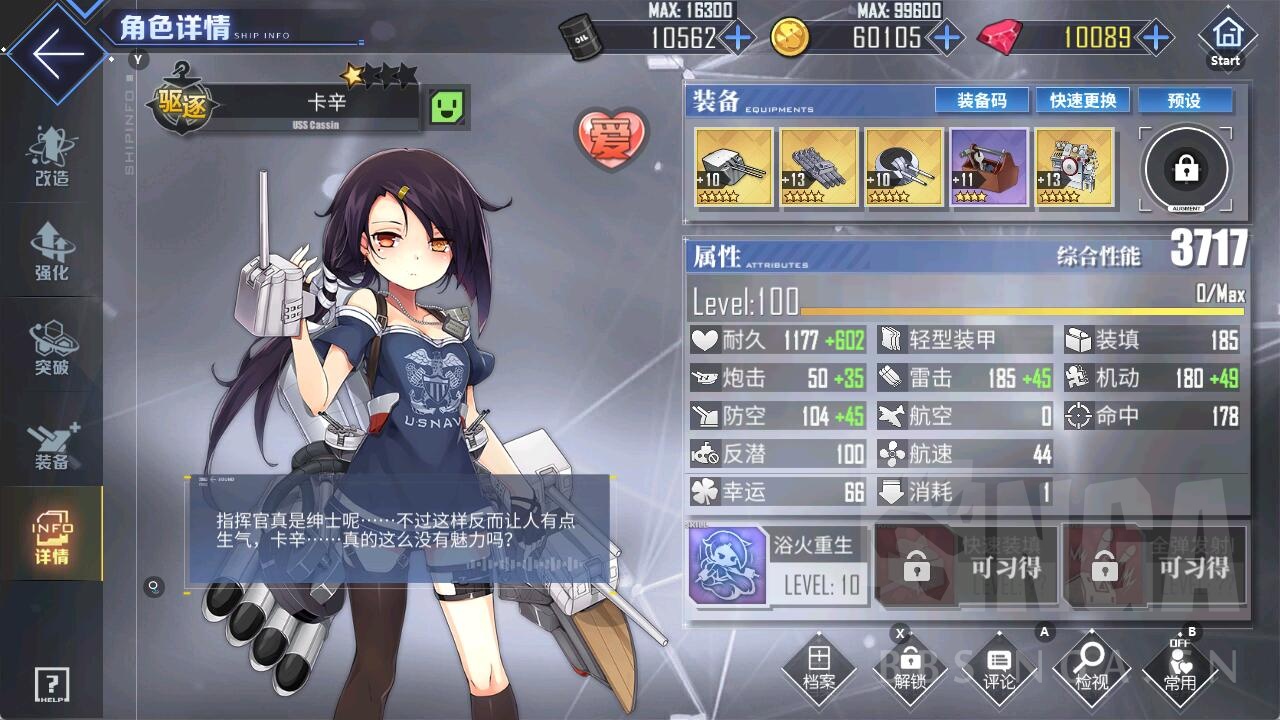Buy more red gems with the plus button
The width and height of the screenshot is (1280, 720).
click(x=1156, y=38)
